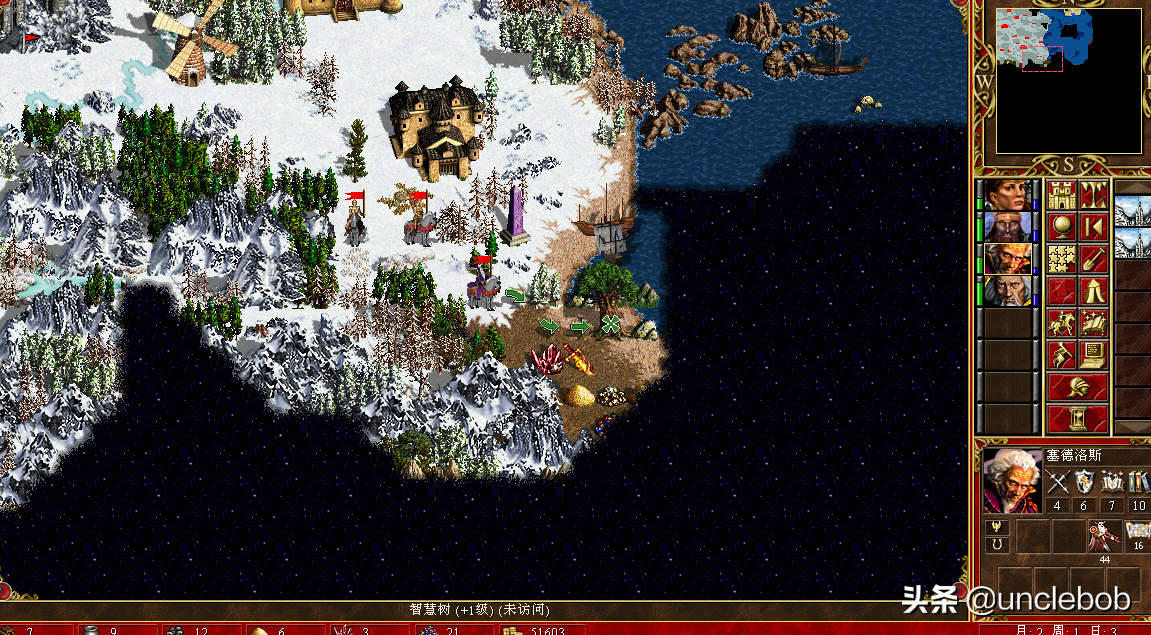Select the mage troop stack of 44
Screen dimensions: 1151x635
click(x=1103, y=536)
